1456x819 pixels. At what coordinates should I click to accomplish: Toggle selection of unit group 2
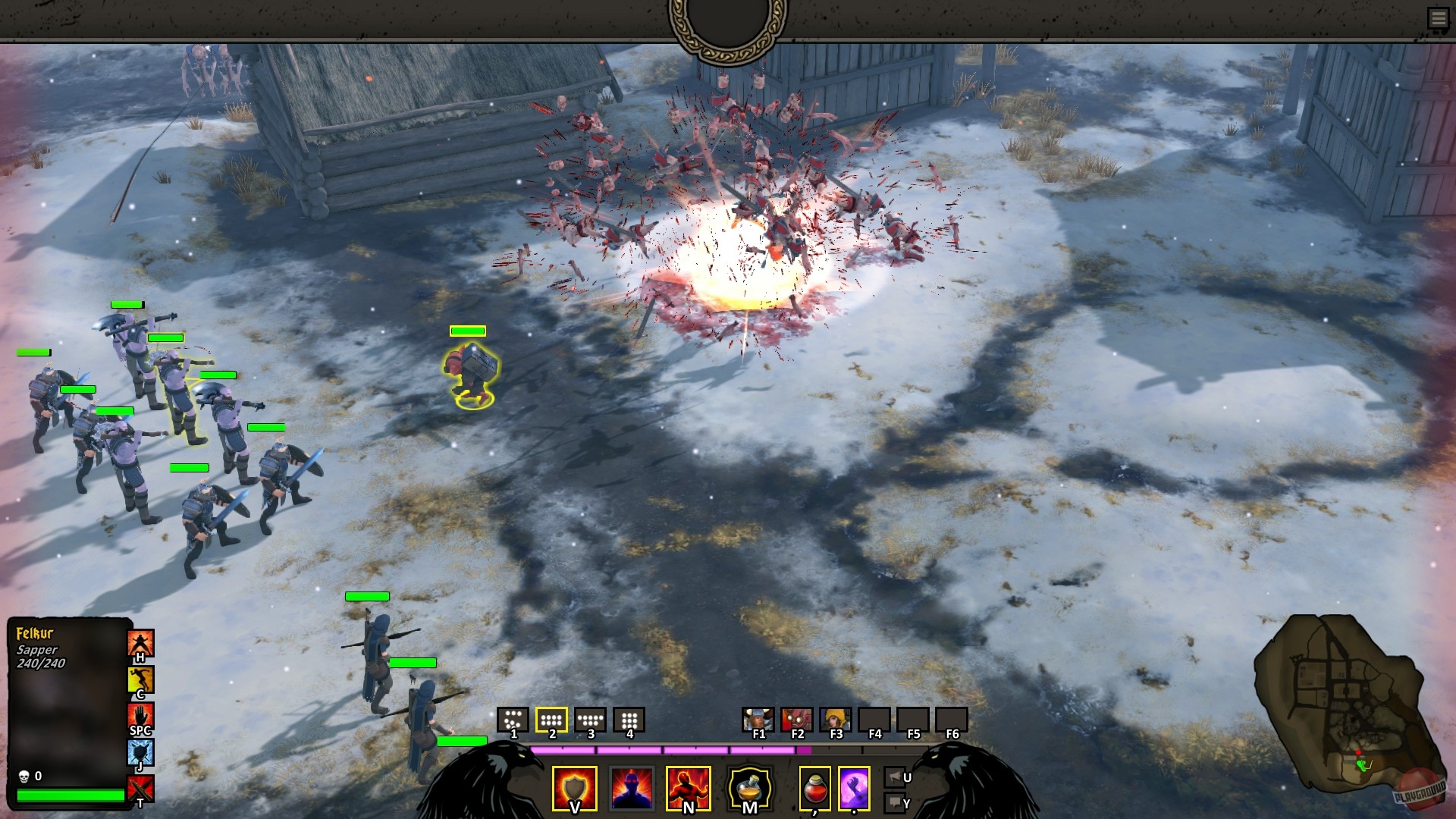point(551,719)
